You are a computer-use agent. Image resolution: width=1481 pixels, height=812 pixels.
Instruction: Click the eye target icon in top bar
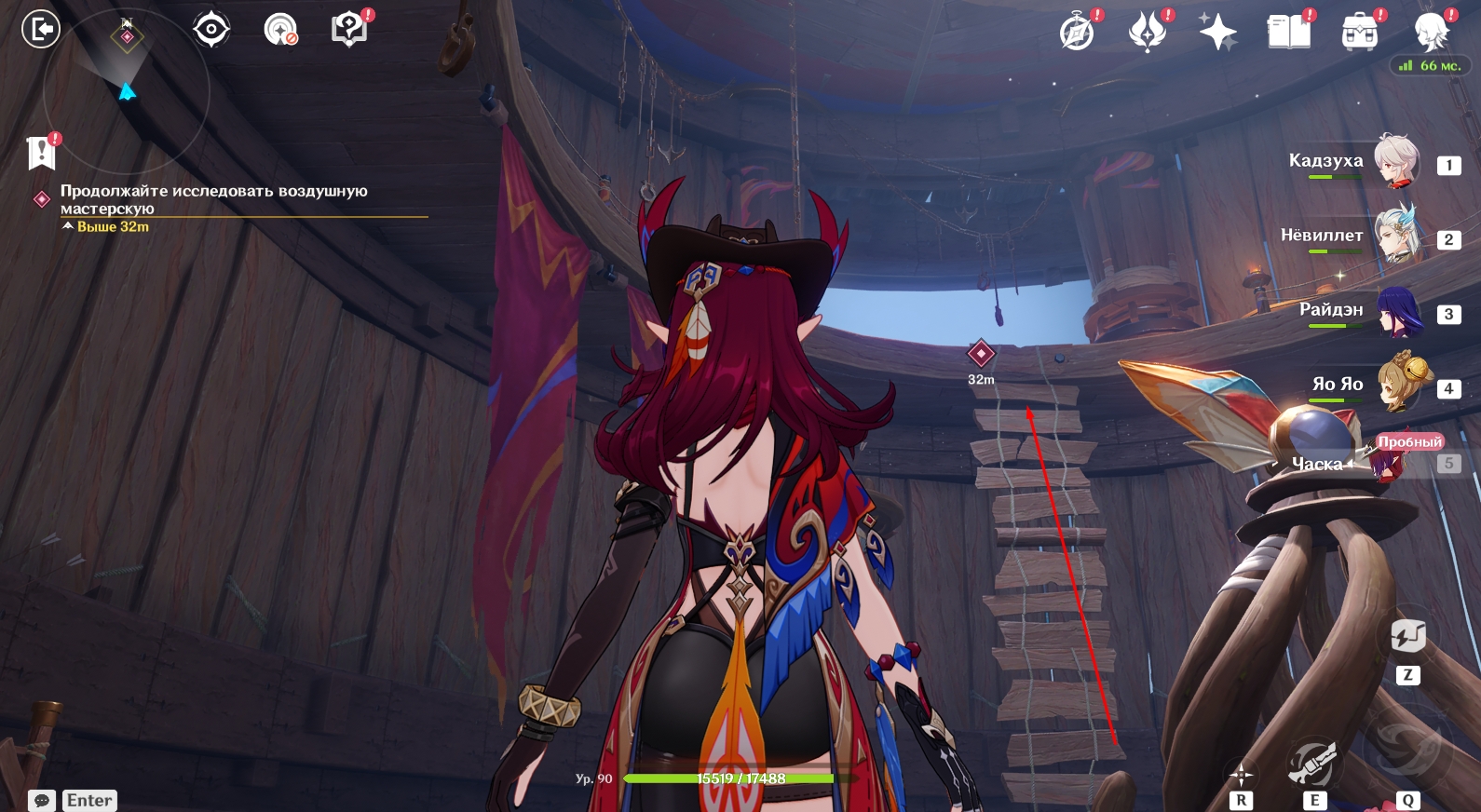pyautogui.click(x=211, y=30)
